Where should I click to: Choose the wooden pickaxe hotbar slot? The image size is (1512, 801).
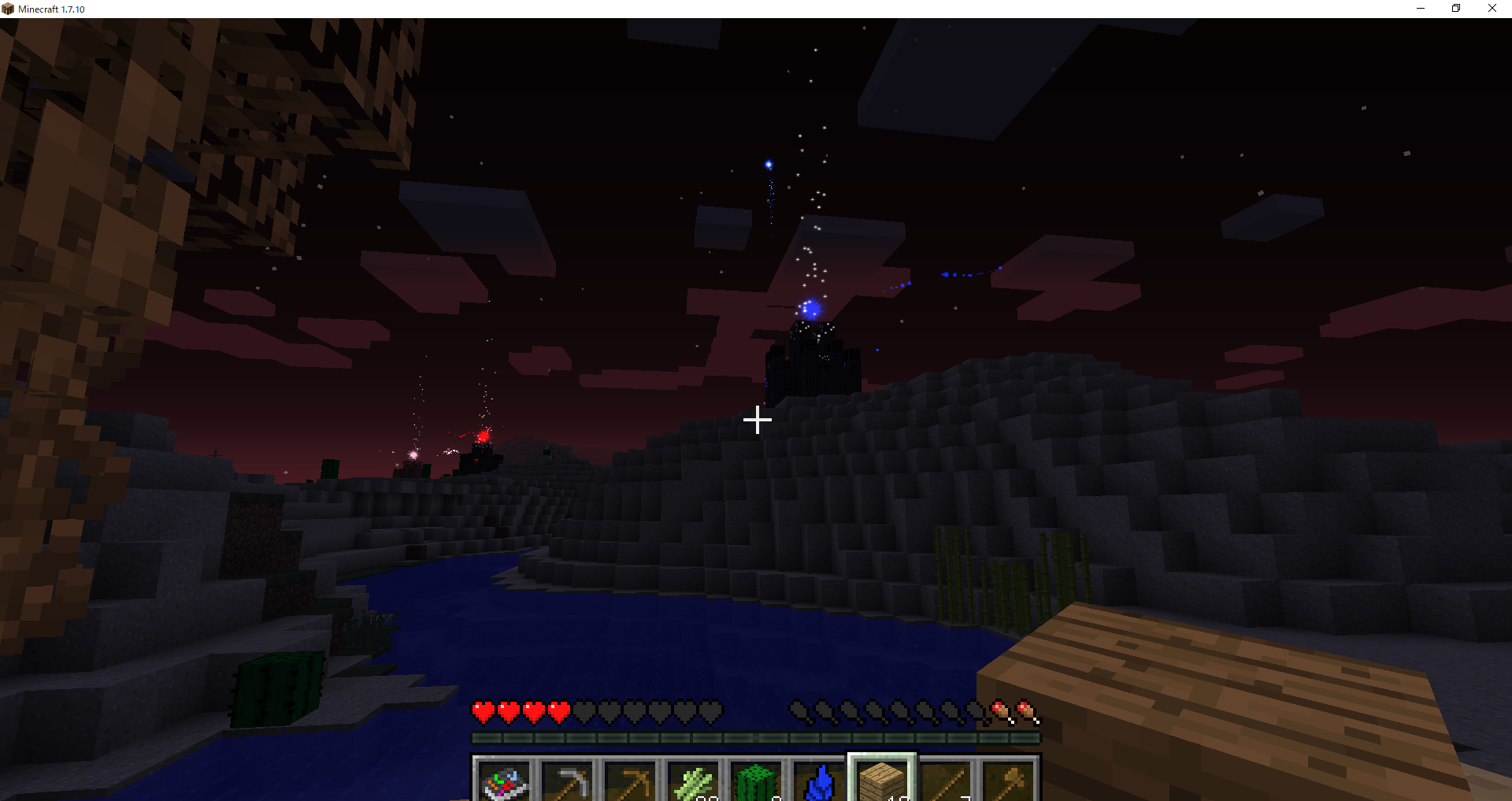(x=630, y=781)
